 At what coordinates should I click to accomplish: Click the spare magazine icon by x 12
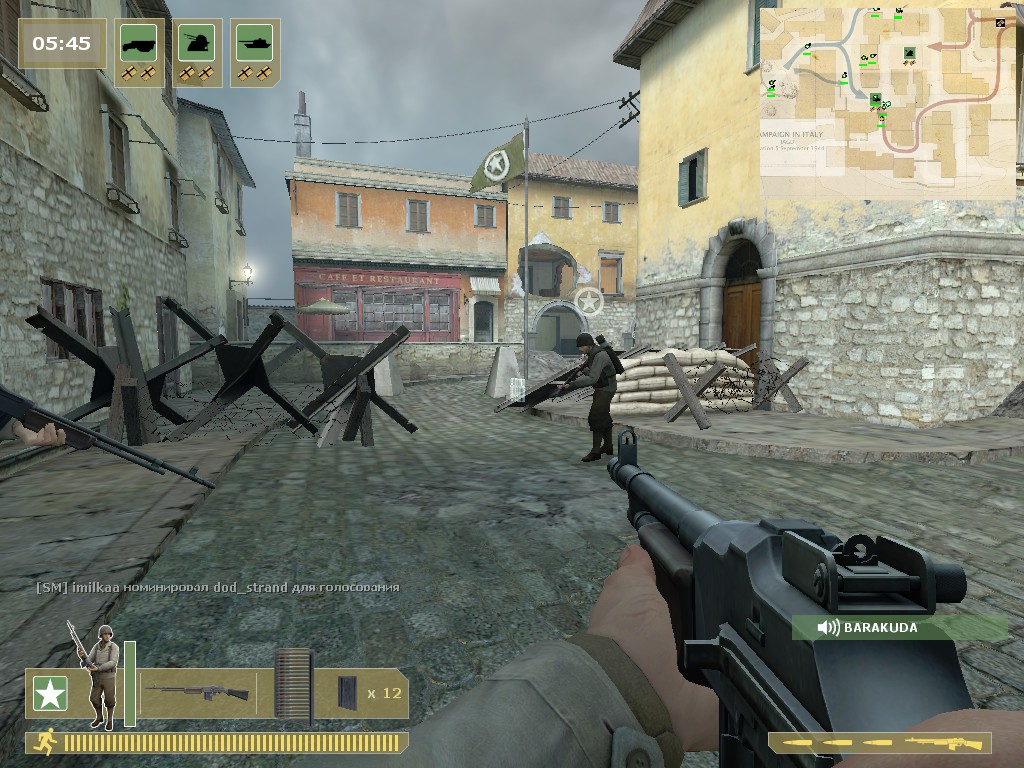(x=346, y=692)
